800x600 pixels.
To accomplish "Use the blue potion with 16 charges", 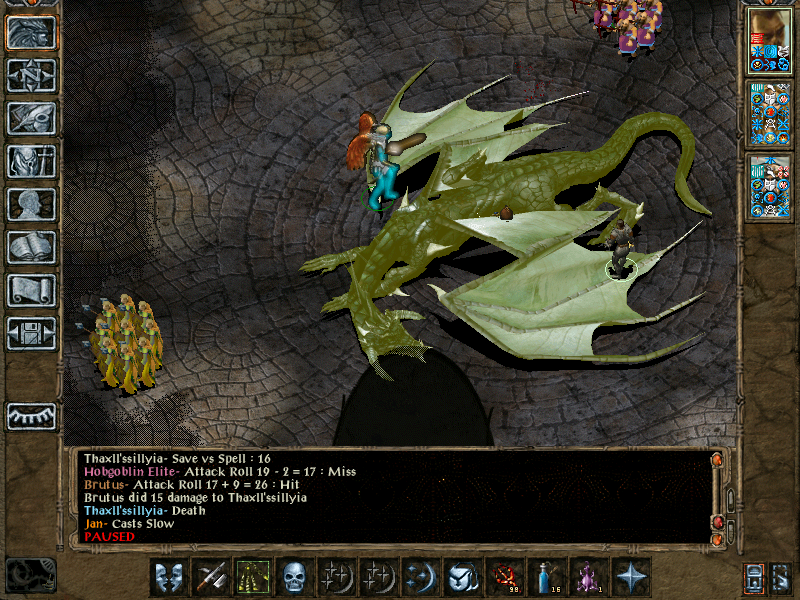I will (546, 576).
